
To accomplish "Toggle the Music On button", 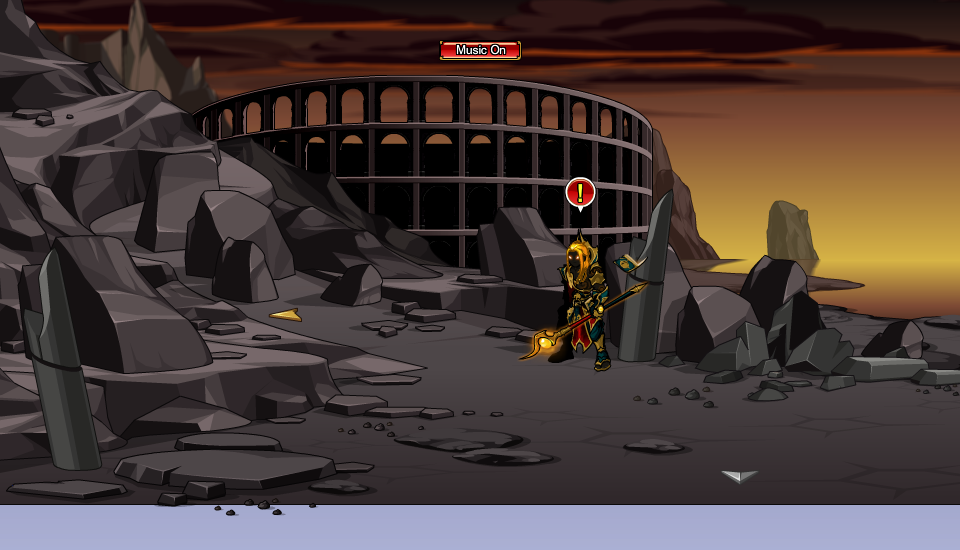I will pyautogui.click(x=480, y=50).
